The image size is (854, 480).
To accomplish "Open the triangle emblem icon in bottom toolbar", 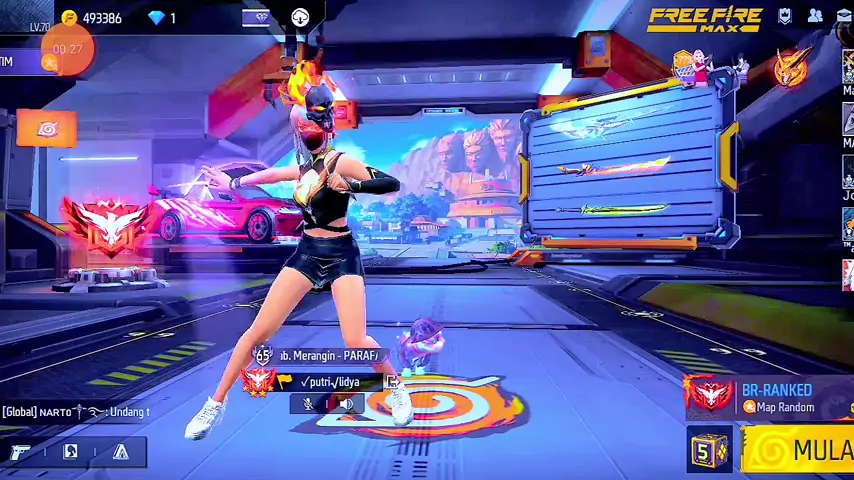I will tap(121, 452).
